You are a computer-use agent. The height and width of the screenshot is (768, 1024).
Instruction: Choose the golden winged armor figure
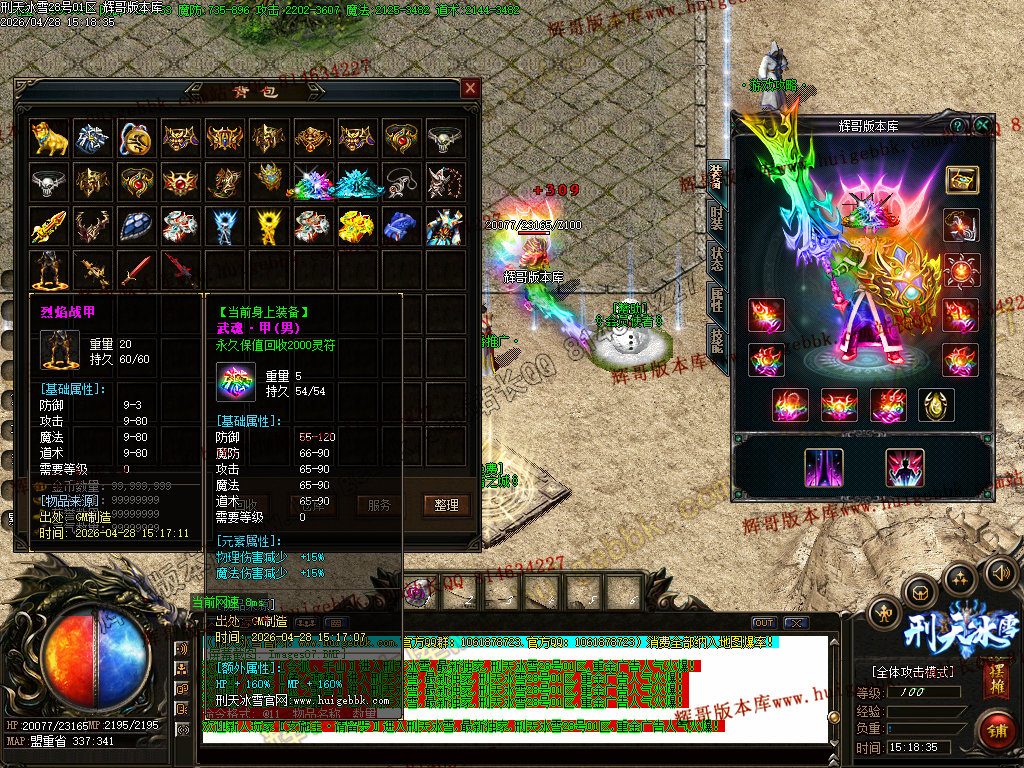pos(269,226)
